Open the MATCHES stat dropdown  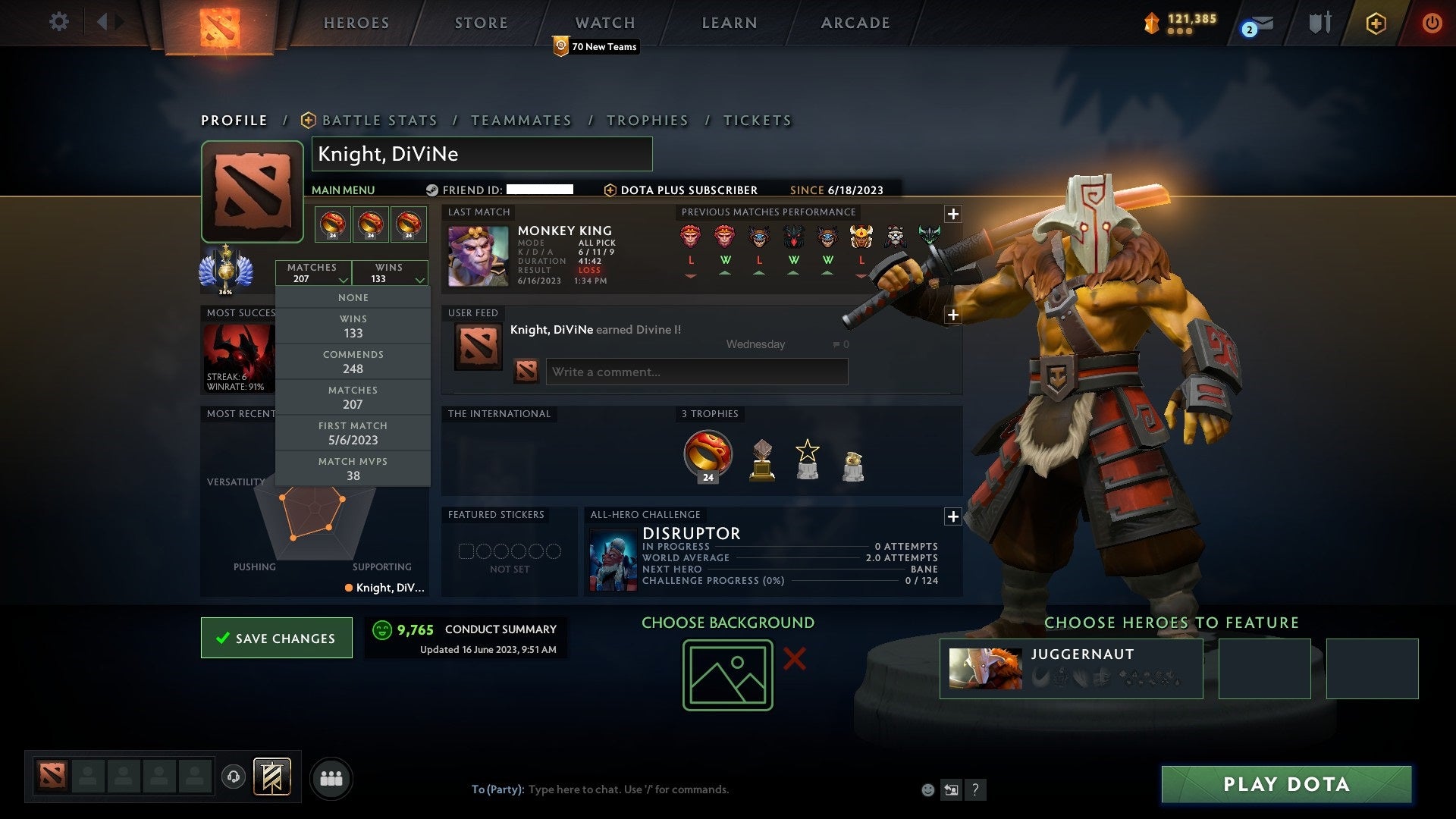pos(314,273)
